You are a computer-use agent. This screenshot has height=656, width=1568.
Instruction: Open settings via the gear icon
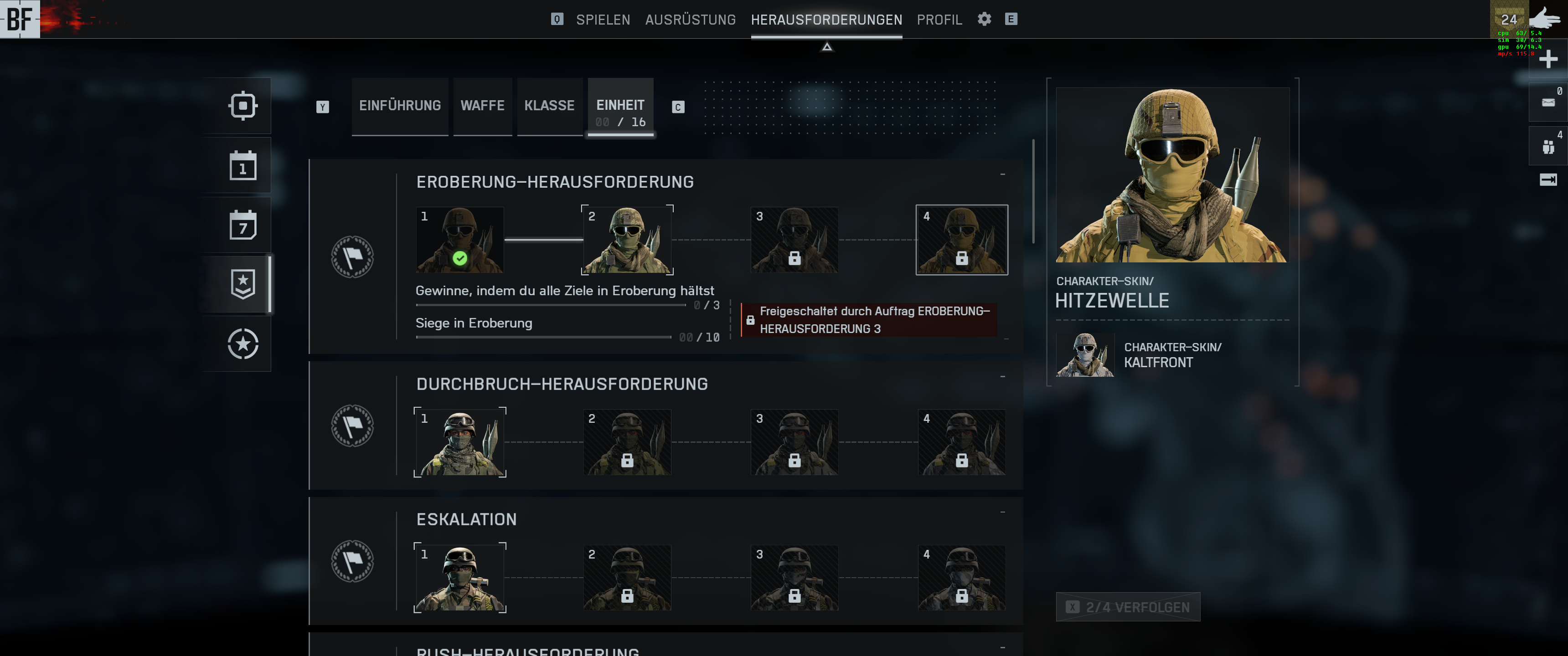coord(984,19)
